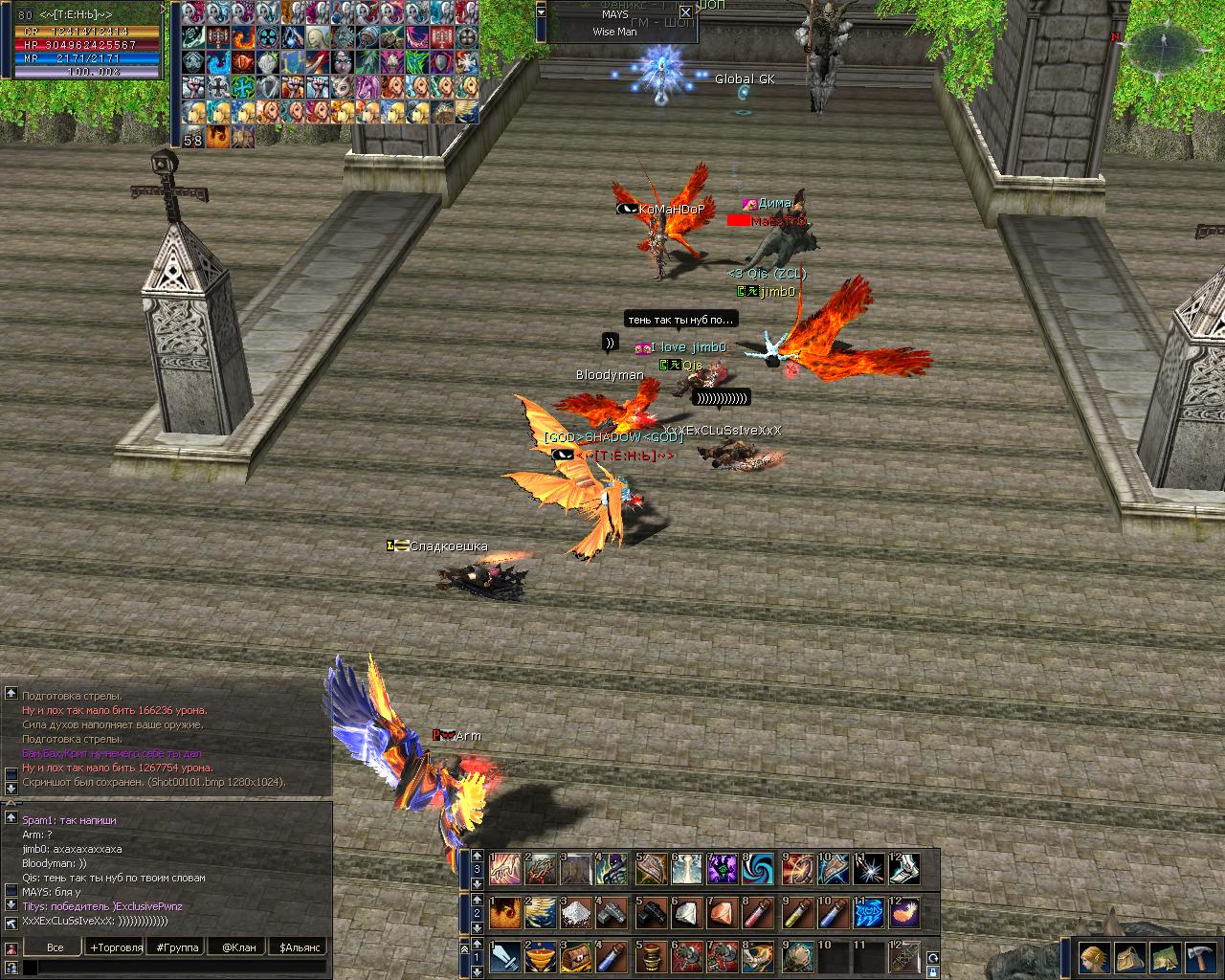
Task: Use the white powder pile item slot
Action: (x=578, y=913)
